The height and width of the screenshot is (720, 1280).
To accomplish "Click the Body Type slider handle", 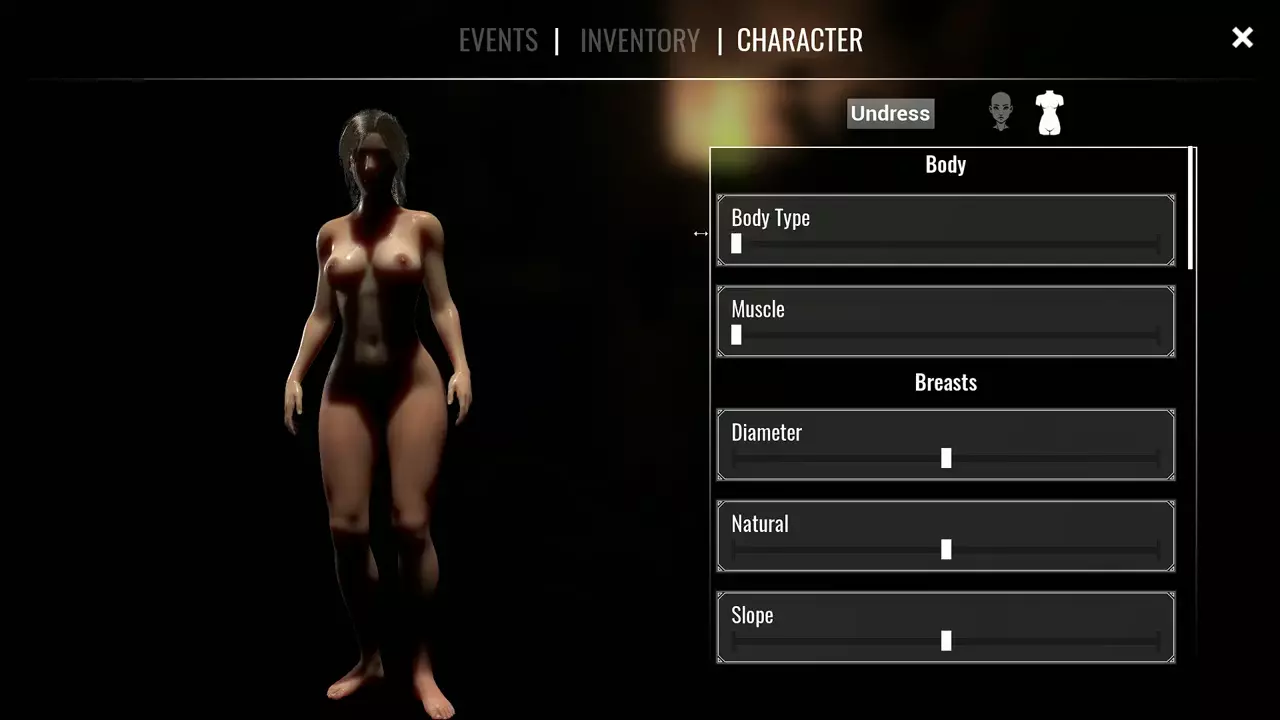I will 737,243.
